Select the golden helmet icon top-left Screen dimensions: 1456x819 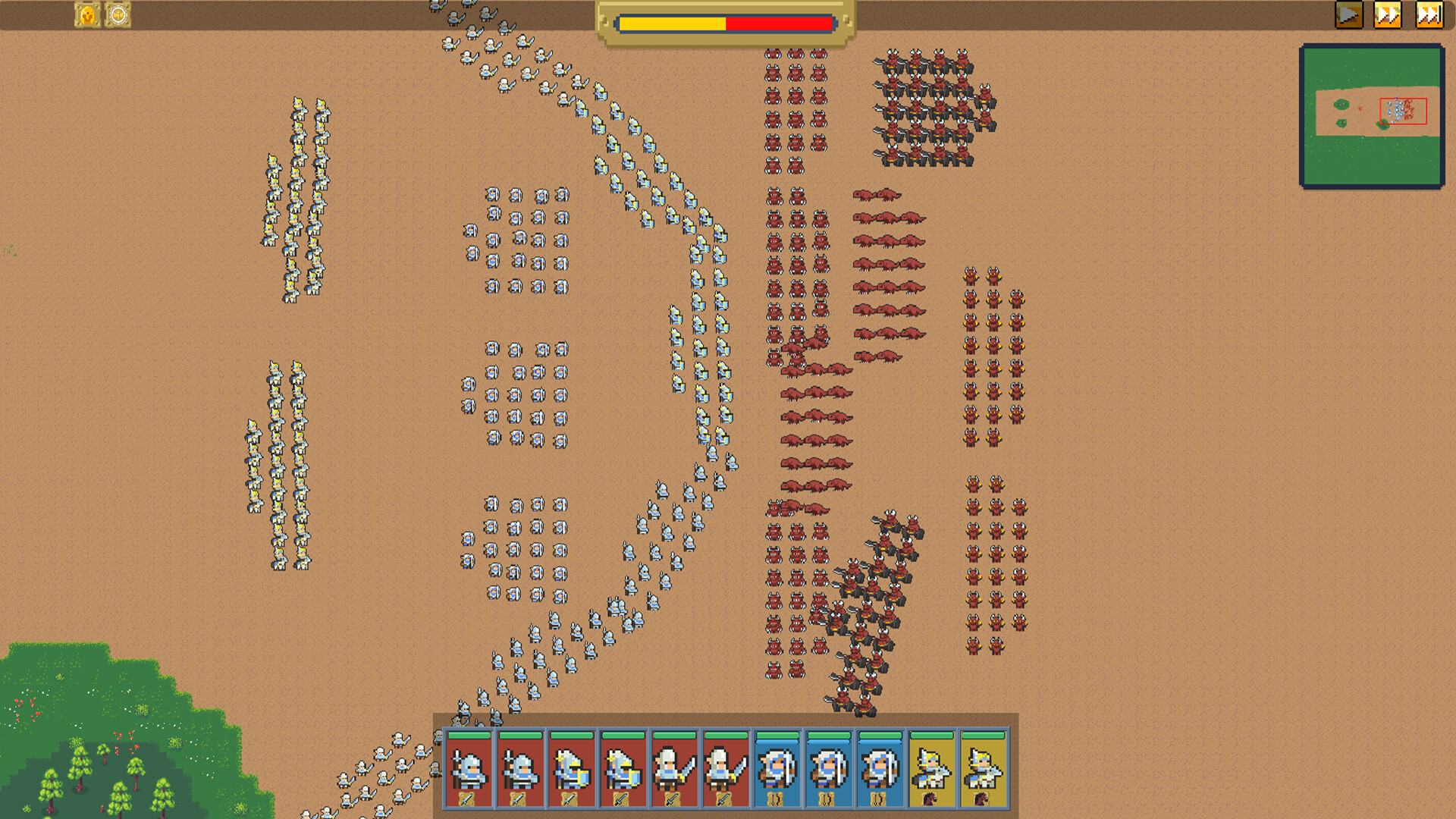(x=87, y=13)
